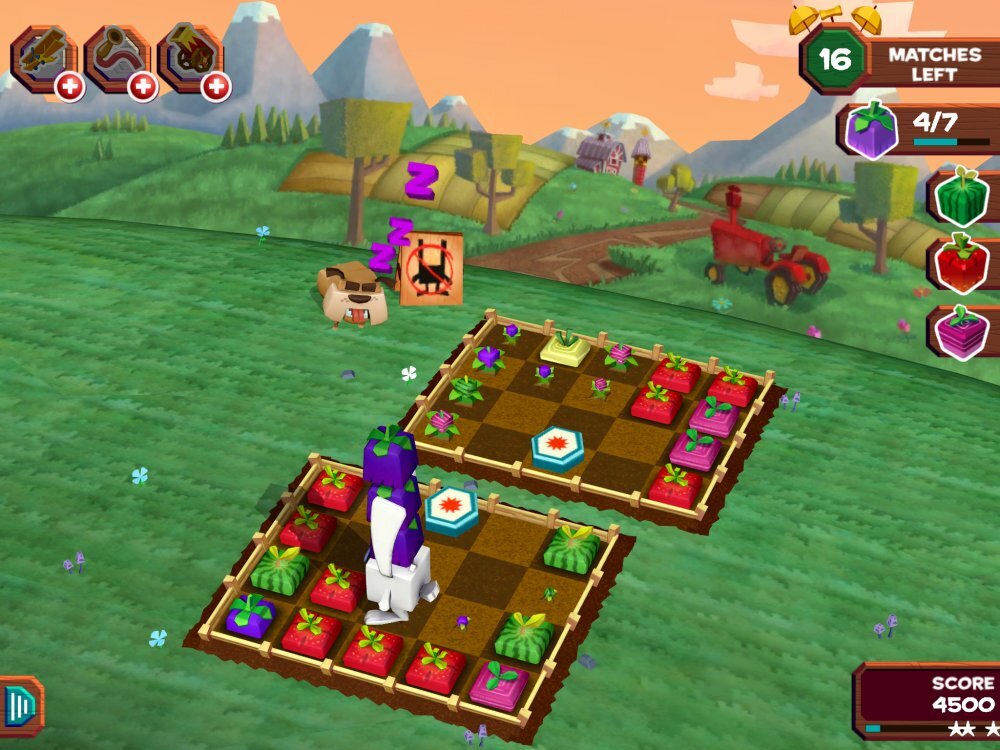Pick the purple eggplant tile in the lower field corner
This screenshot has height=750, width=1000.
250,615
